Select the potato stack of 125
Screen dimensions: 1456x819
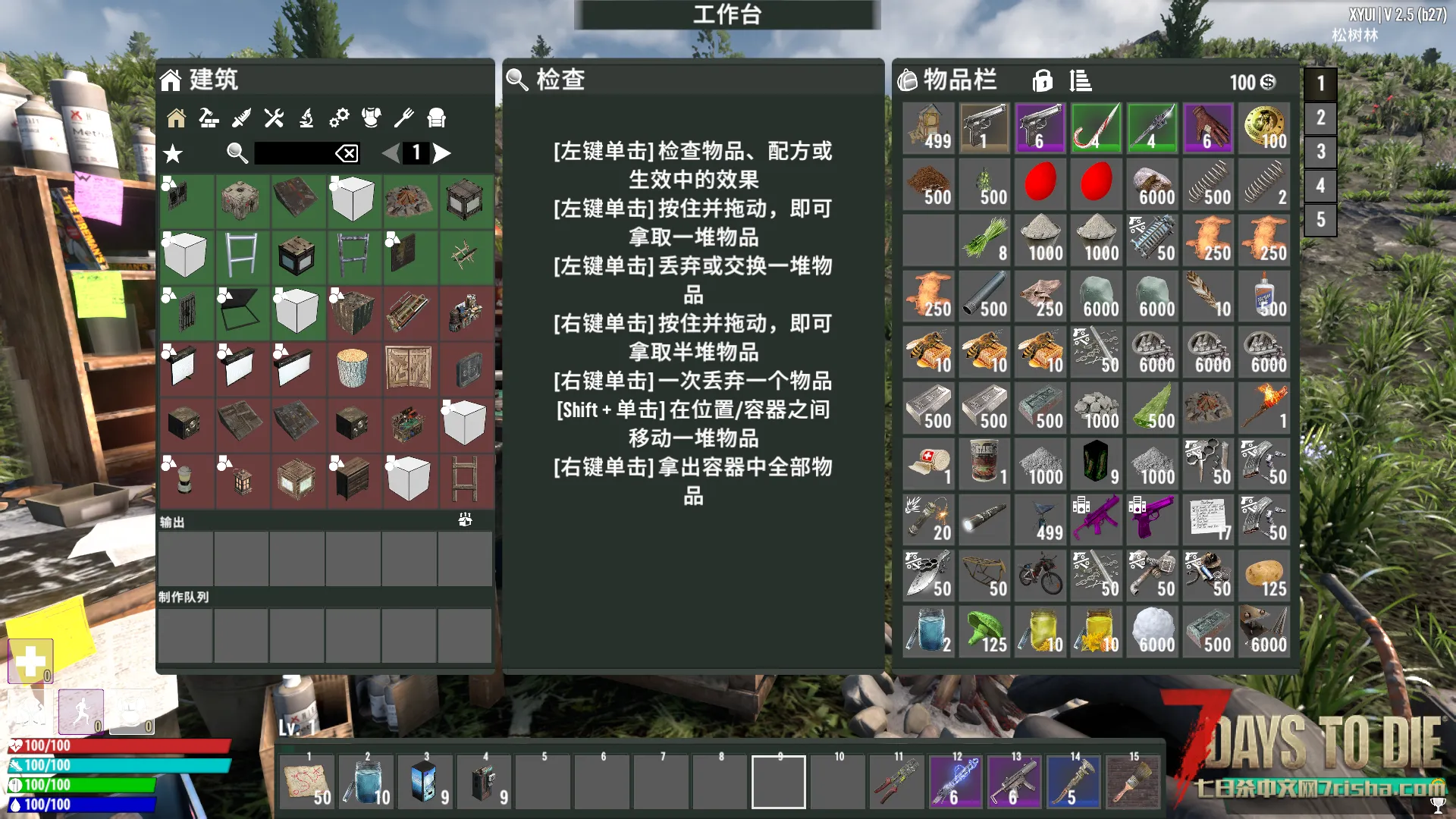tap(1264, 576)
